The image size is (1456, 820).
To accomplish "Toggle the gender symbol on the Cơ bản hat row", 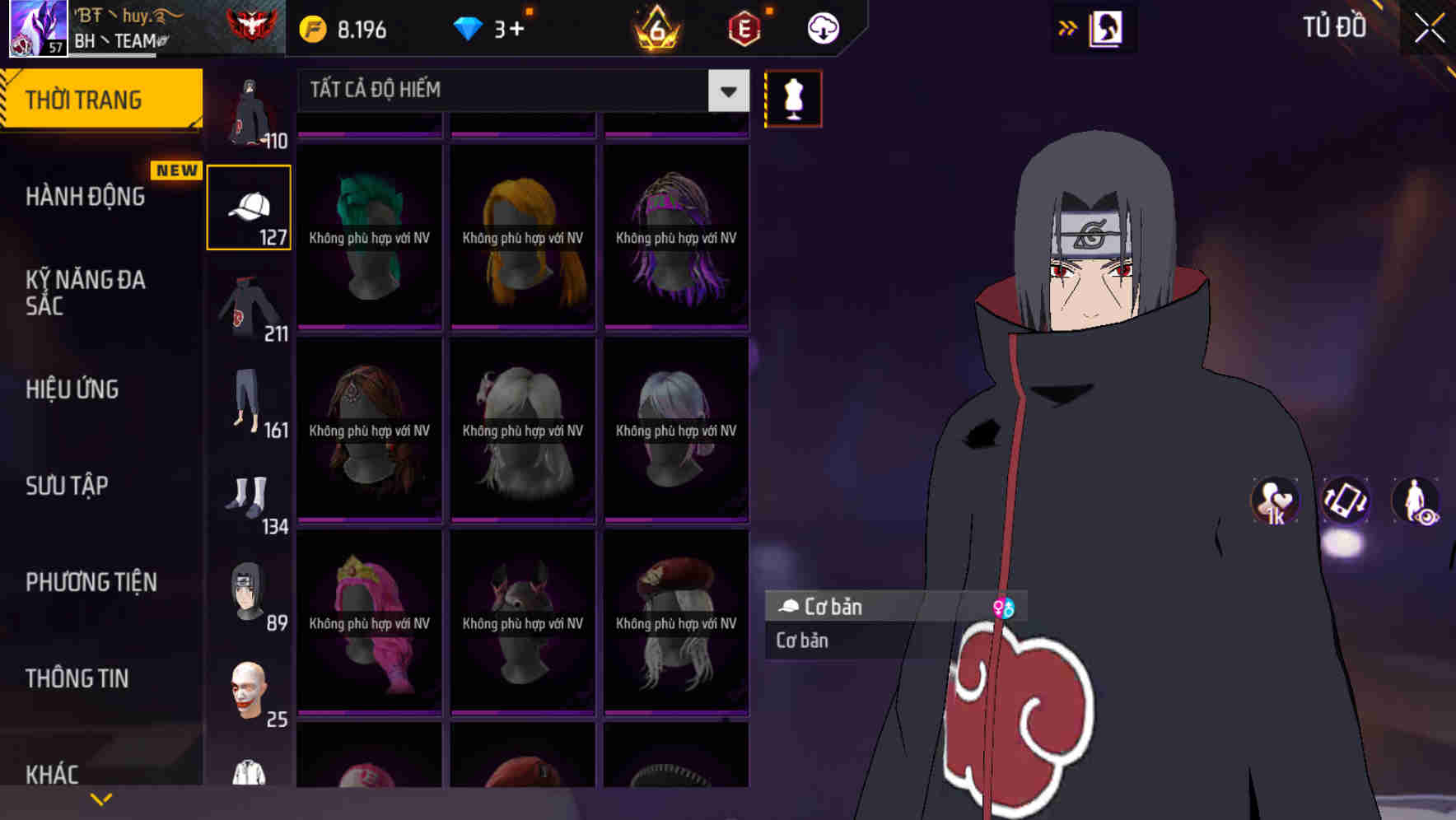I will coord(1006,607).
